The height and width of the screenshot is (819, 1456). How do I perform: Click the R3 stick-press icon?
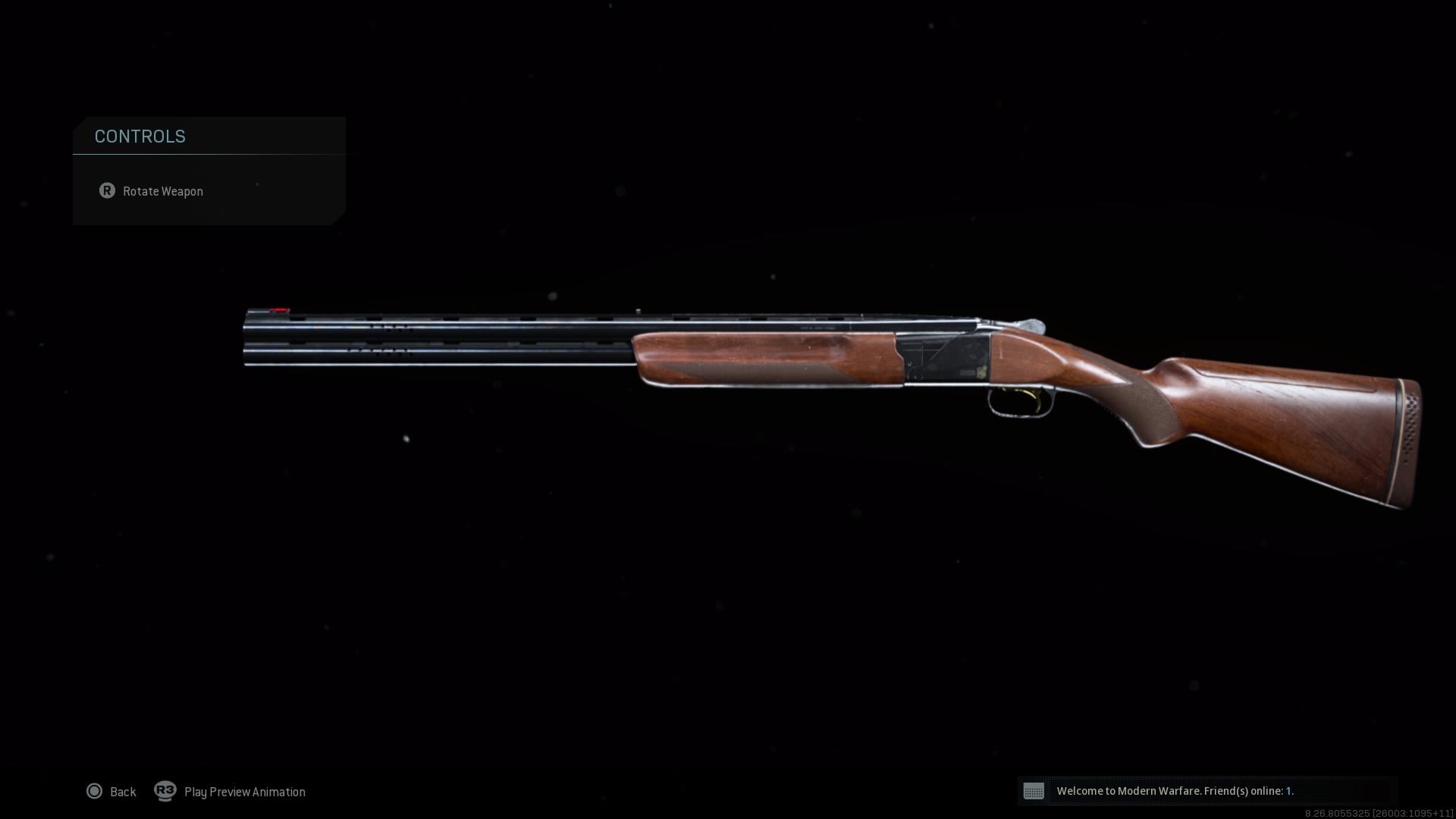(165, 791)
